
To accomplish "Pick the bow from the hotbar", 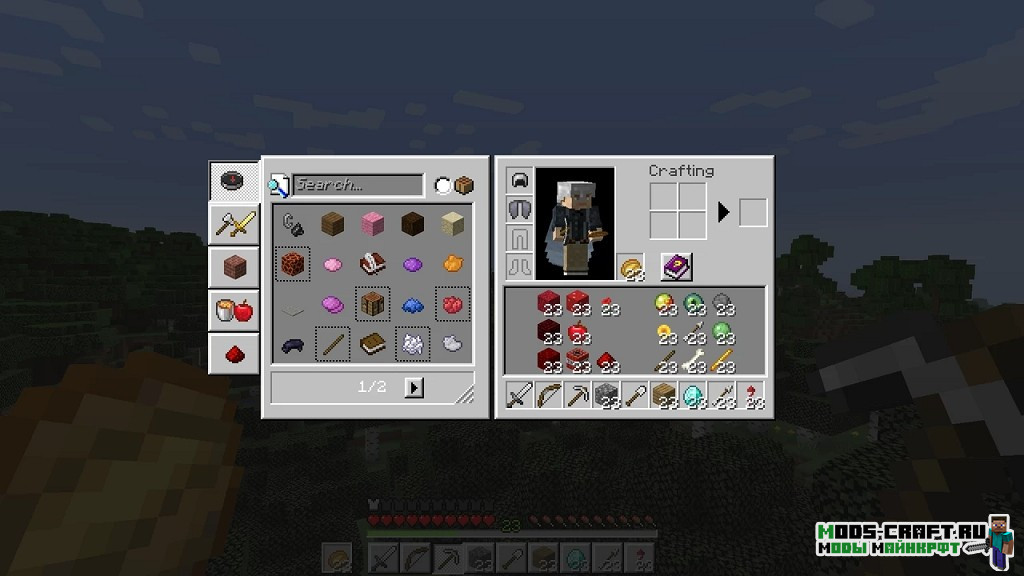I will (x=548, y=396).
